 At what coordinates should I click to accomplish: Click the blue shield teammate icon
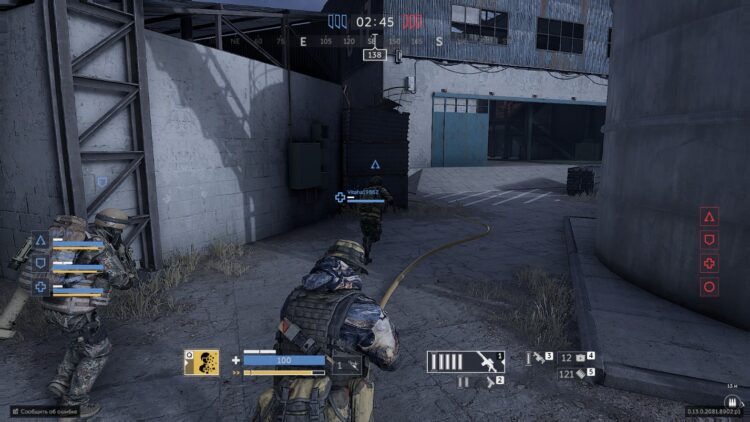(x=41, y=264)
